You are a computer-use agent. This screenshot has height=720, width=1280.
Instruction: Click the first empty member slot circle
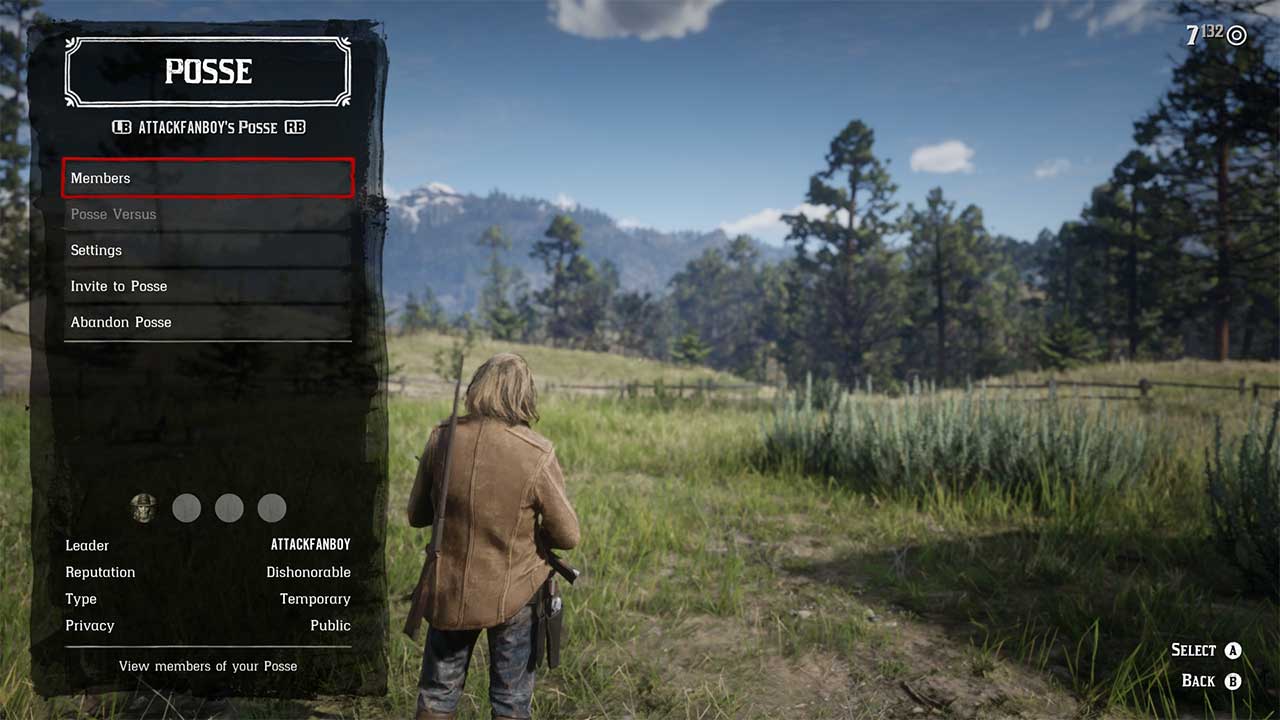187,508
